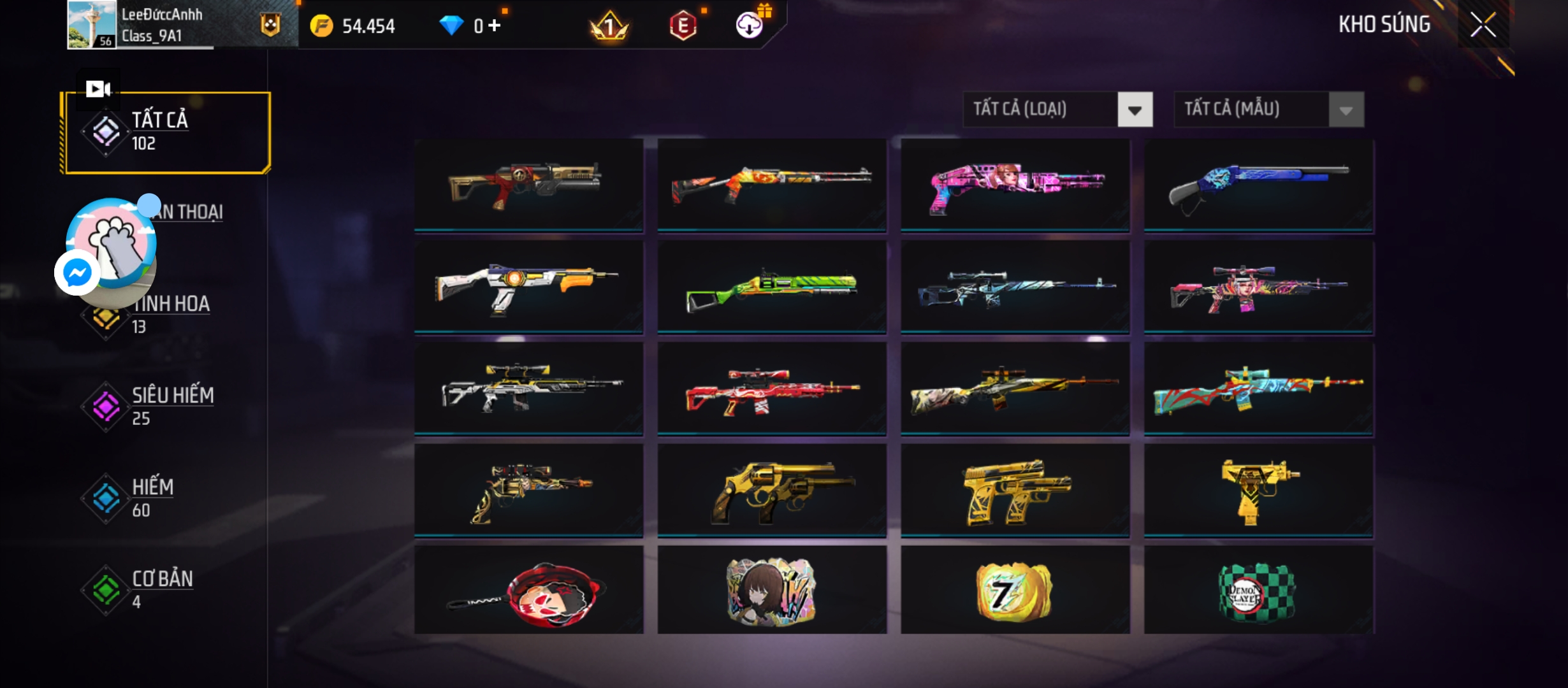Image resolution: width=1568 pixels, height=688 pixels.
Task: Switch to the Tinh Hoa category
Action: tap(171, 314)
